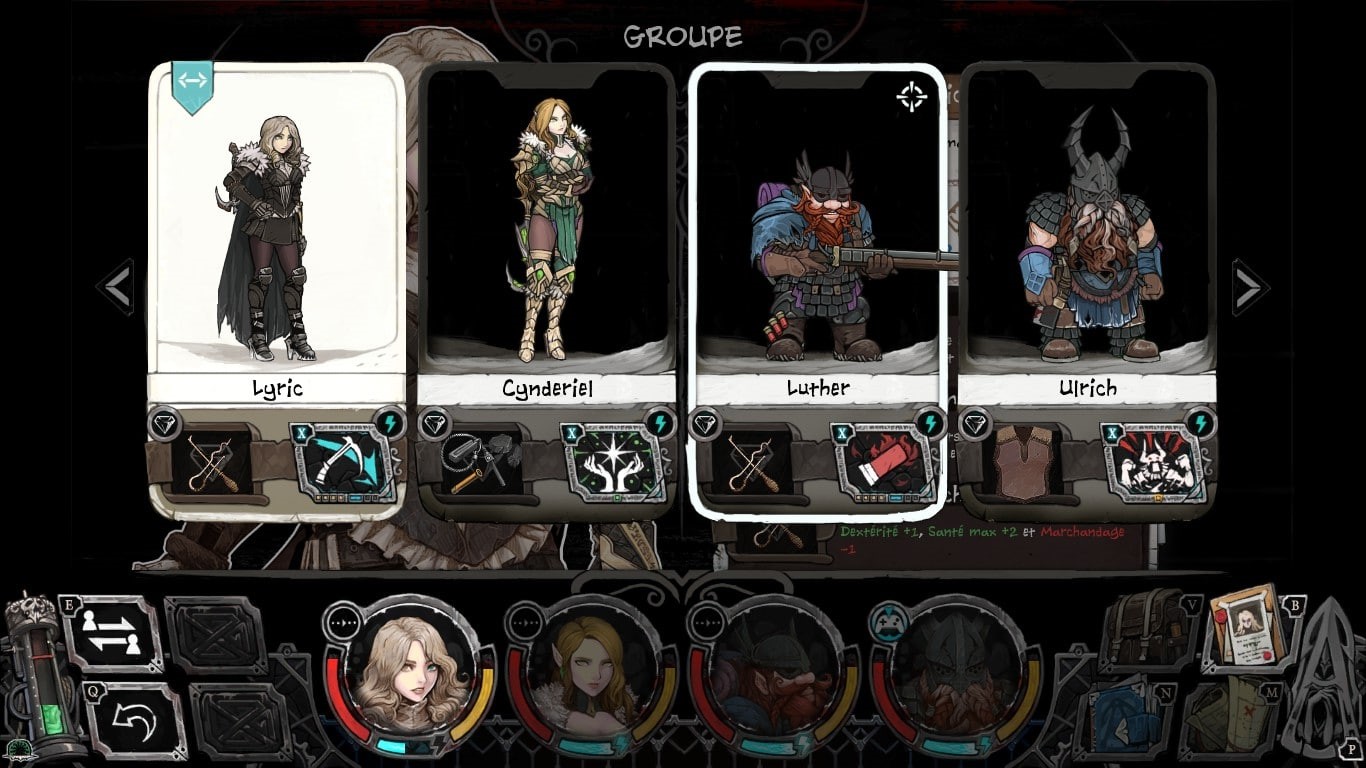Open the folded treasure map

point(1230,717)
